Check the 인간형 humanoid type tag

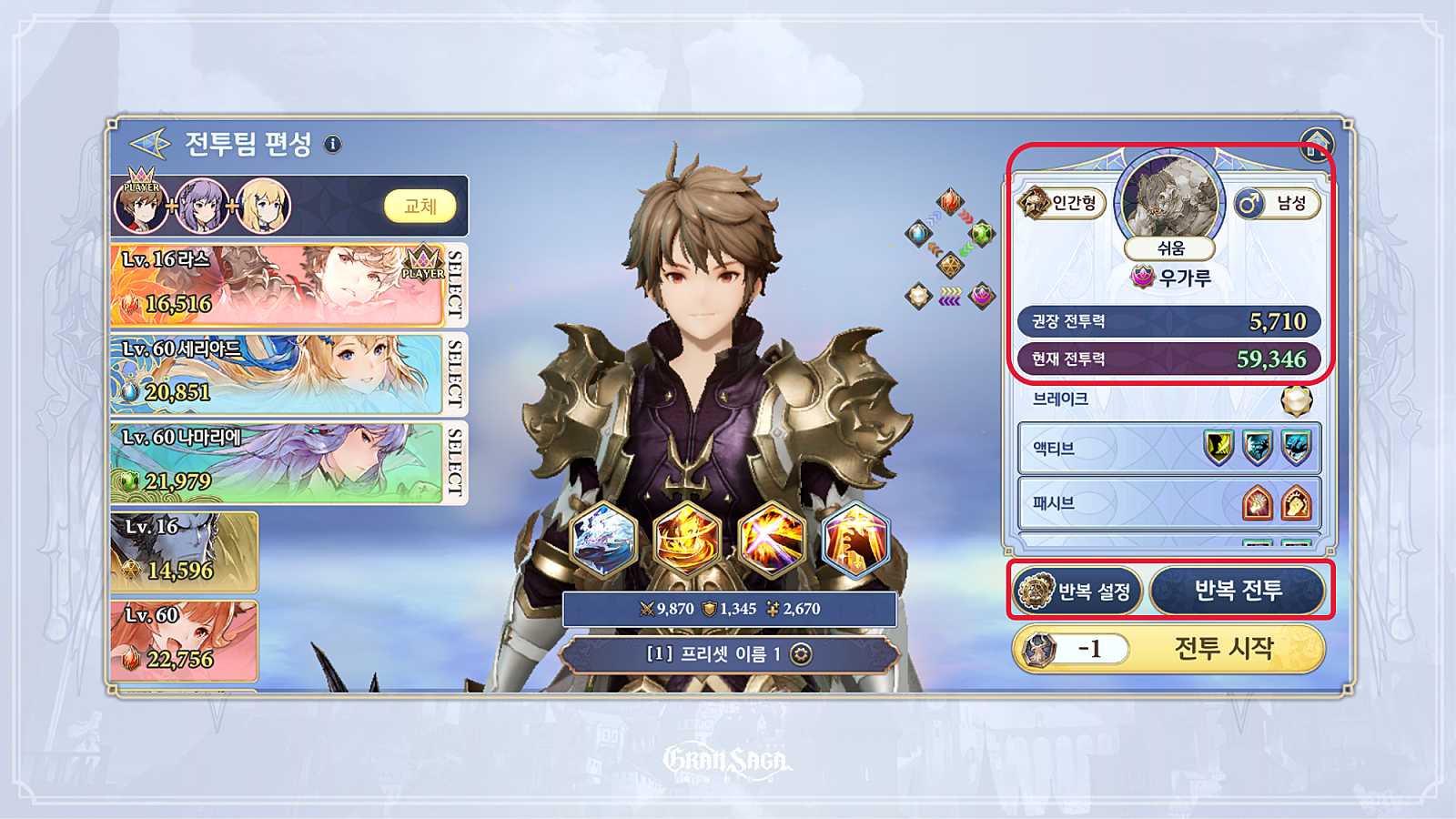pos(1061,203)
